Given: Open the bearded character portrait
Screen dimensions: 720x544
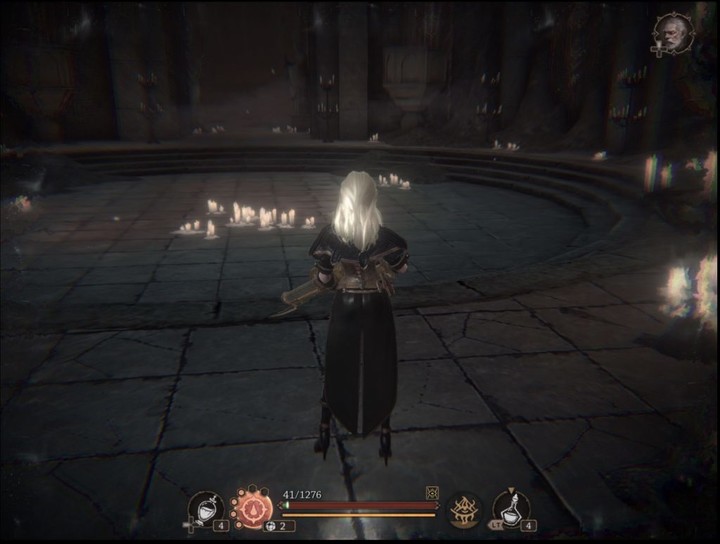Looking at the screenshot, I should pos(673,32).
